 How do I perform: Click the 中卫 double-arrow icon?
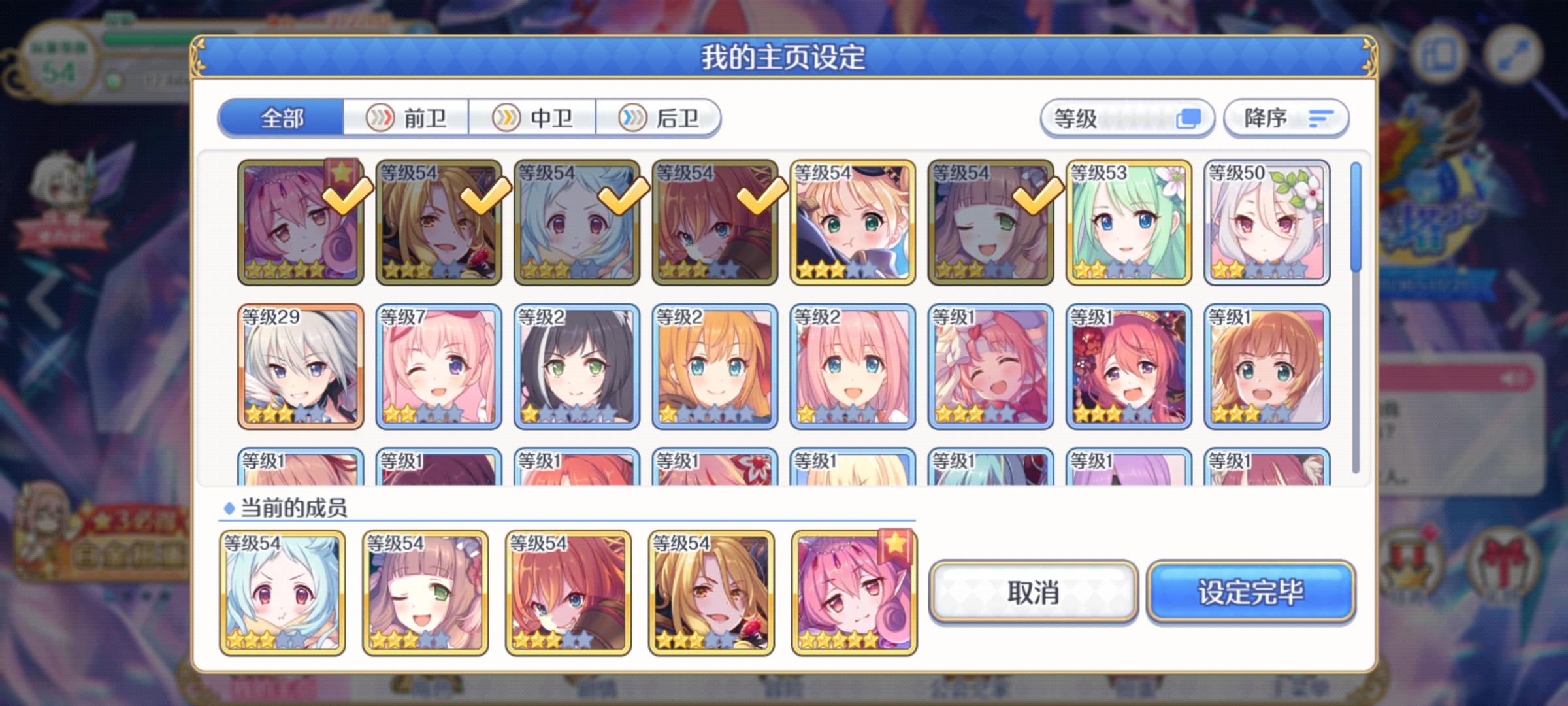tap(505, 118)
